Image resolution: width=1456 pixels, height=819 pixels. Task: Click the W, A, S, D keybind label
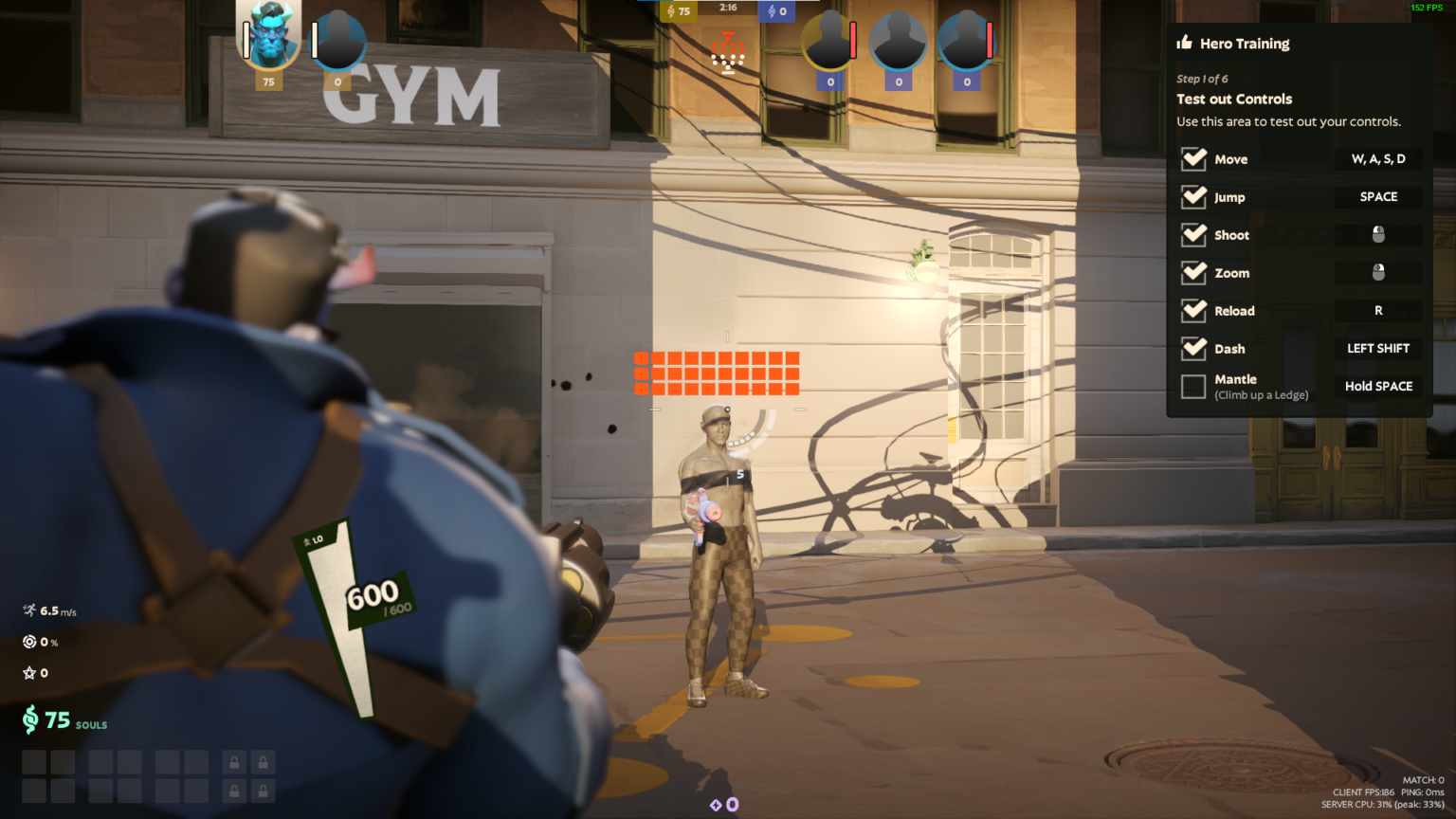pyautogui.click(x=1377, y=159)
